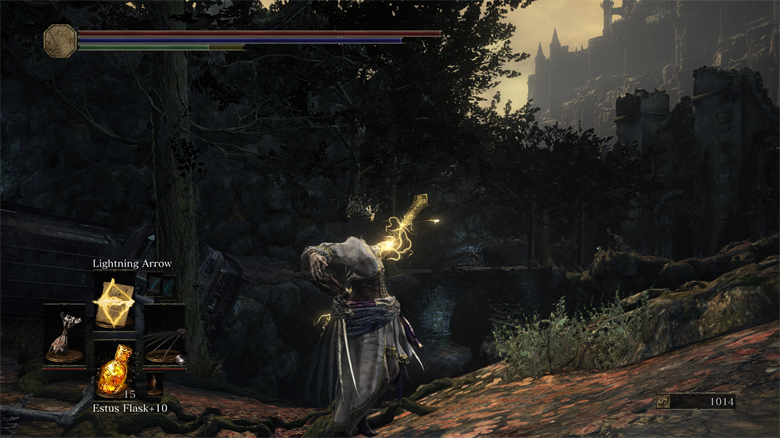Use the Estus Flask+10 item slot
The height and width of the screenshot is (438, 780).
click(x=115, y=368)
